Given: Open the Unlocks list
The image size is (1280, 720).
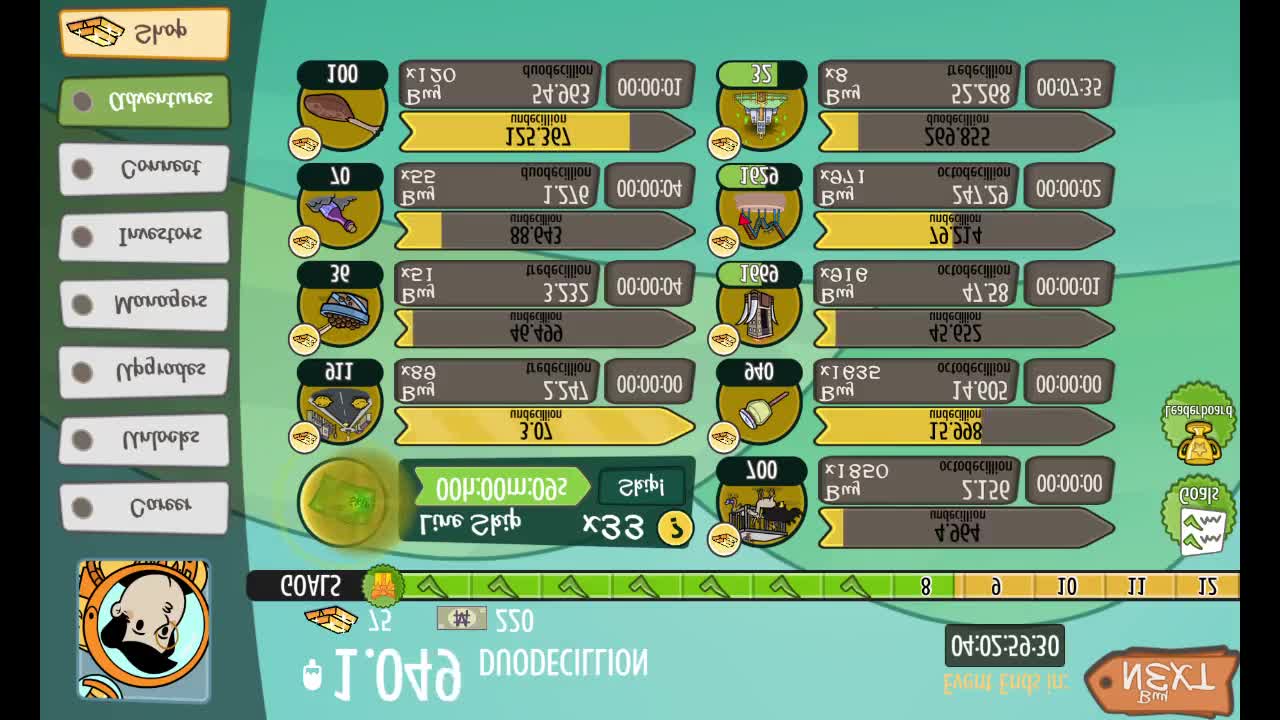Looking at the screenshot, I should (x=144, y=440).
